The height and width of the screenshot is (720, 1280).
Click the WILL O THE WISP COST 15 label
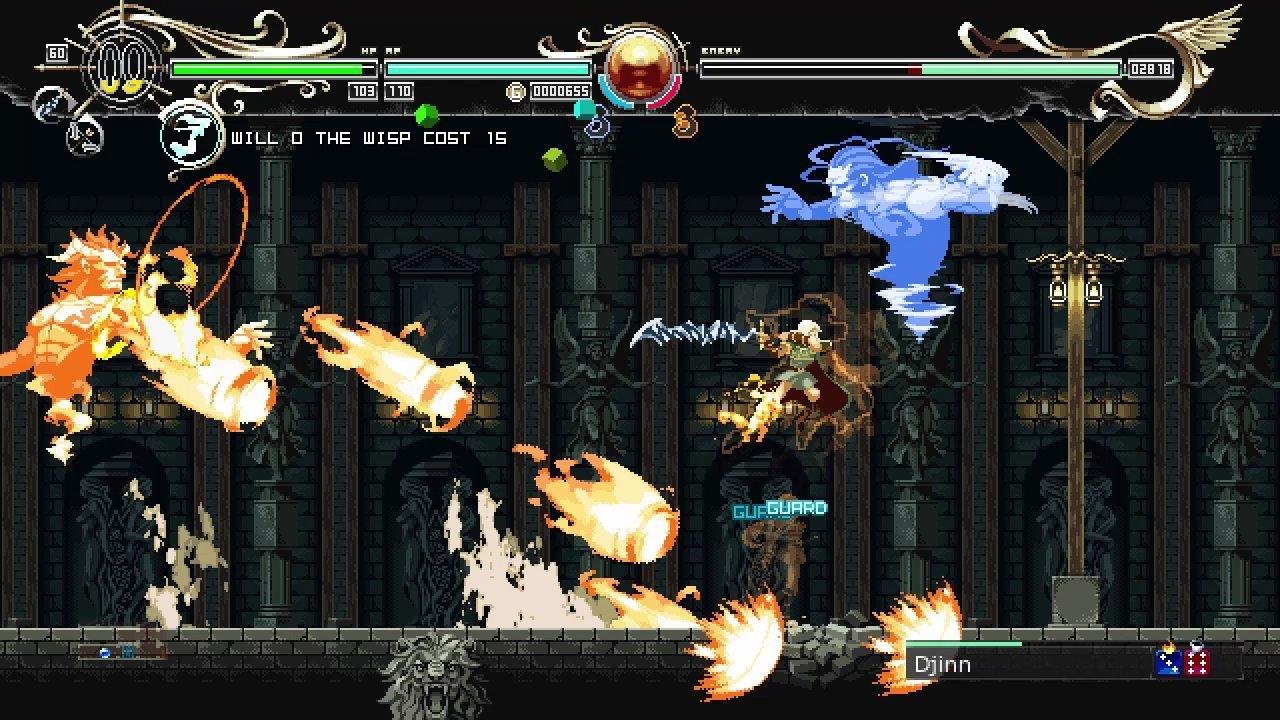click(365, 138)
